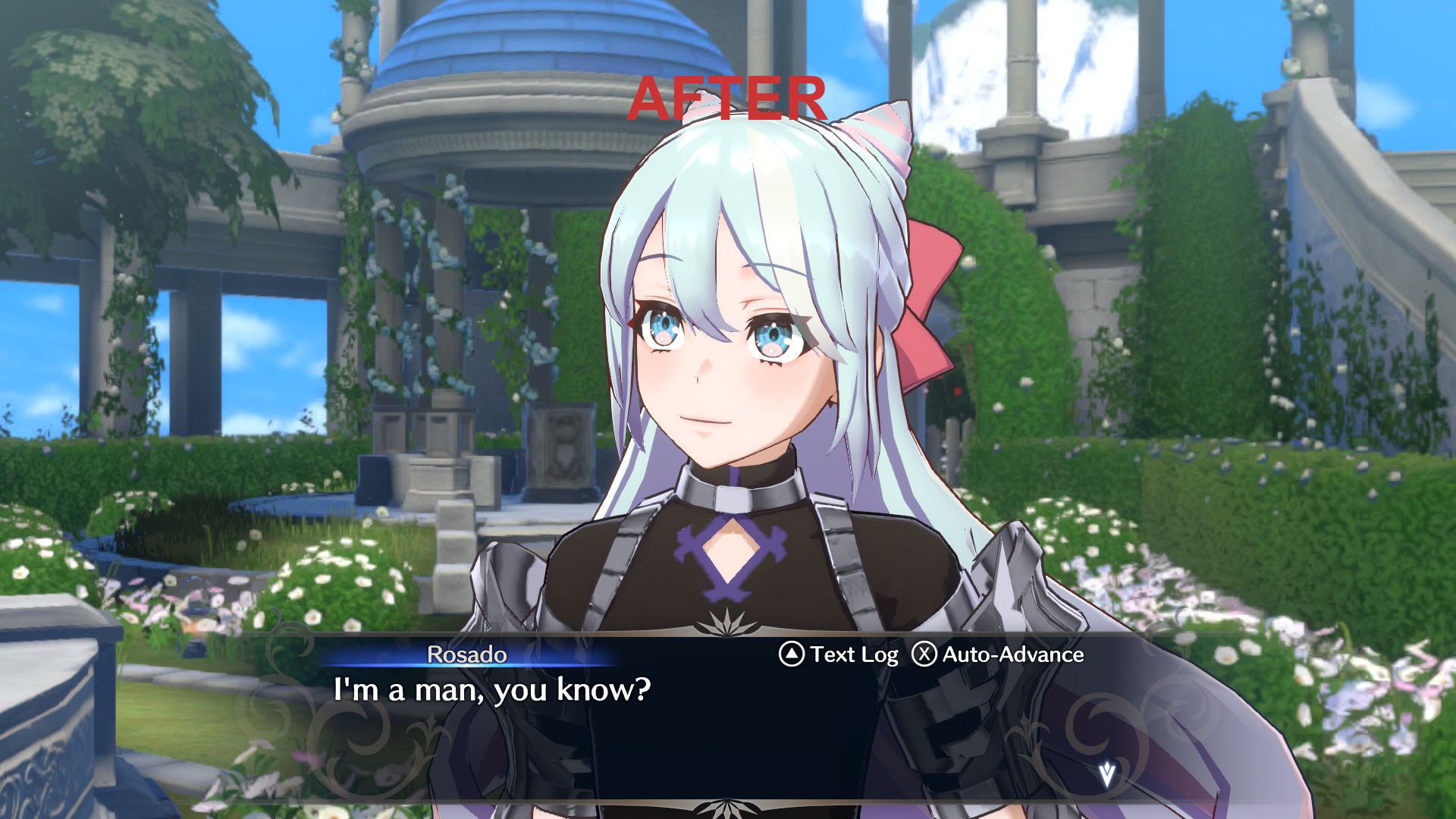Click the Text Log label text

(x=853, y=654)
